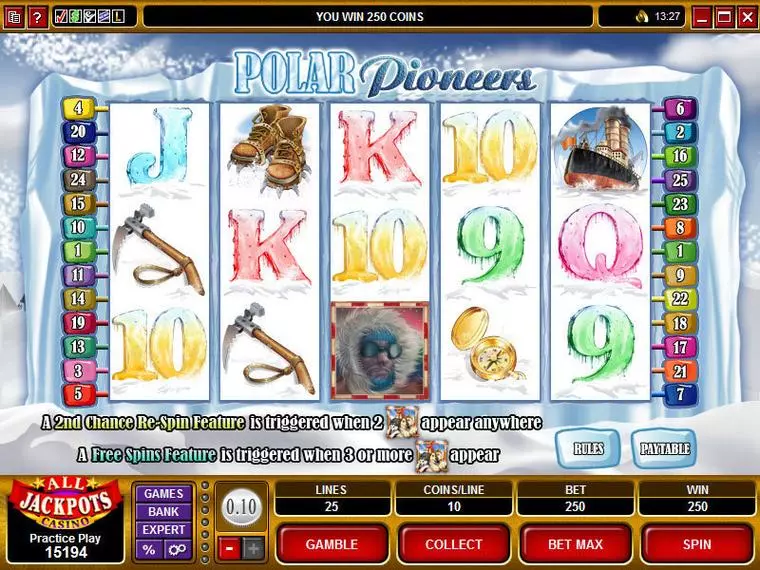
Task: Gamble the current winnings
Action: tap(331, 544)
